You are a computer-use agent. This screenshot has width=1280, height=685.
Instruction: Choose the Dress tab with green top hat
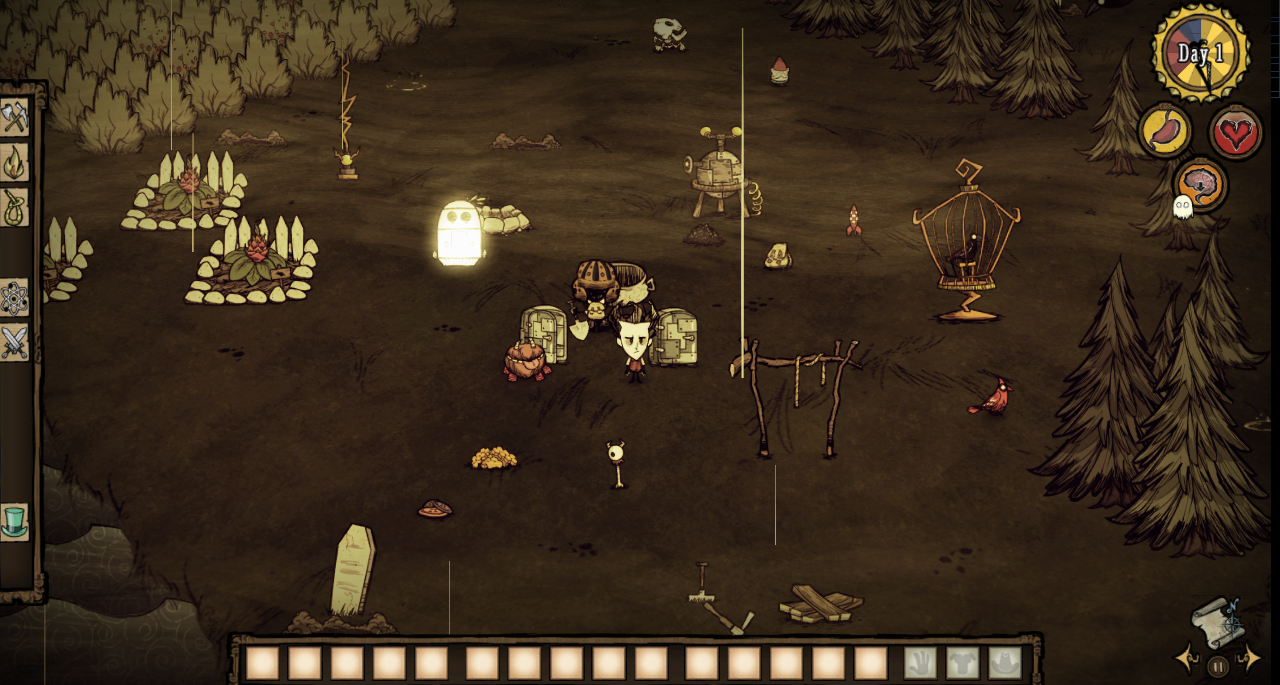(14, 521)
